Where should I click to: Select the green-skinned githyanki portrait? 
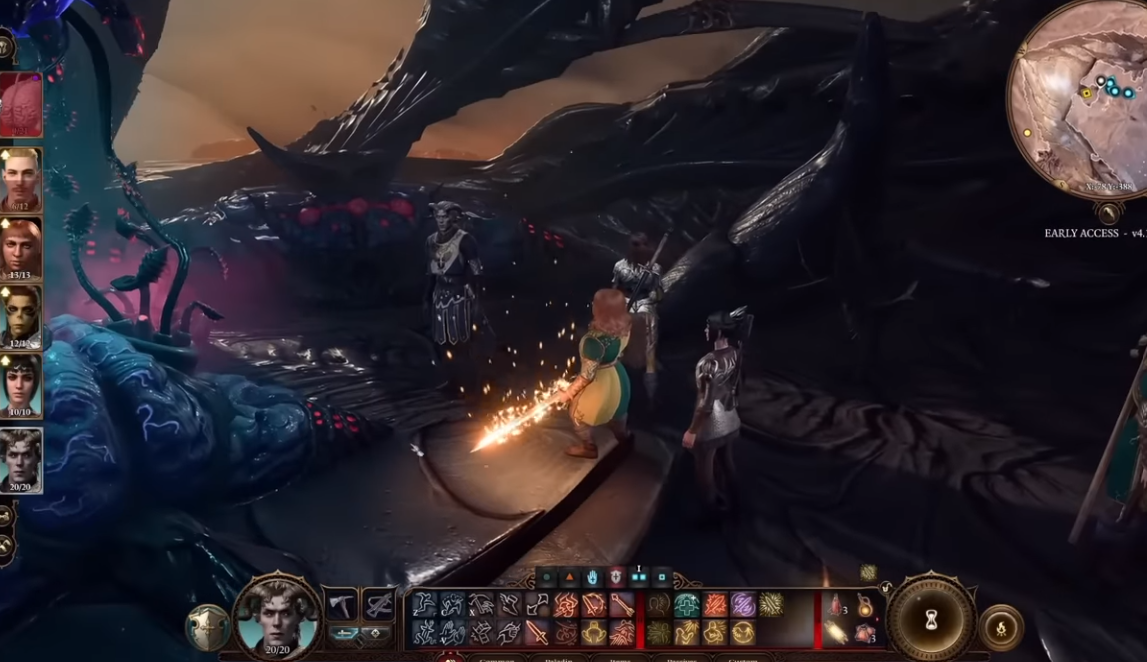(x=21, y=317)
